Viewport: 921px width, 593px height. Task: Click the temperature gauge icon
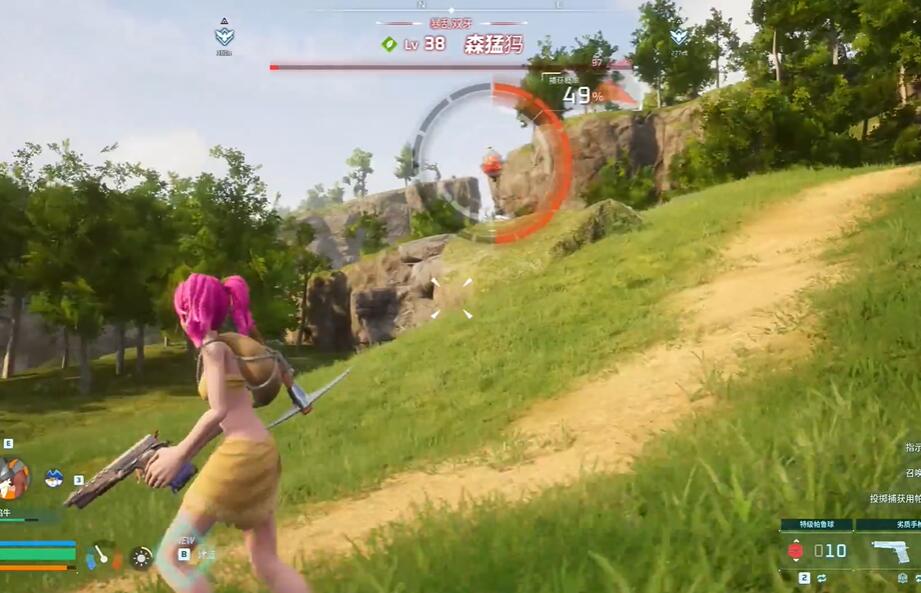[x=103, y=556]
